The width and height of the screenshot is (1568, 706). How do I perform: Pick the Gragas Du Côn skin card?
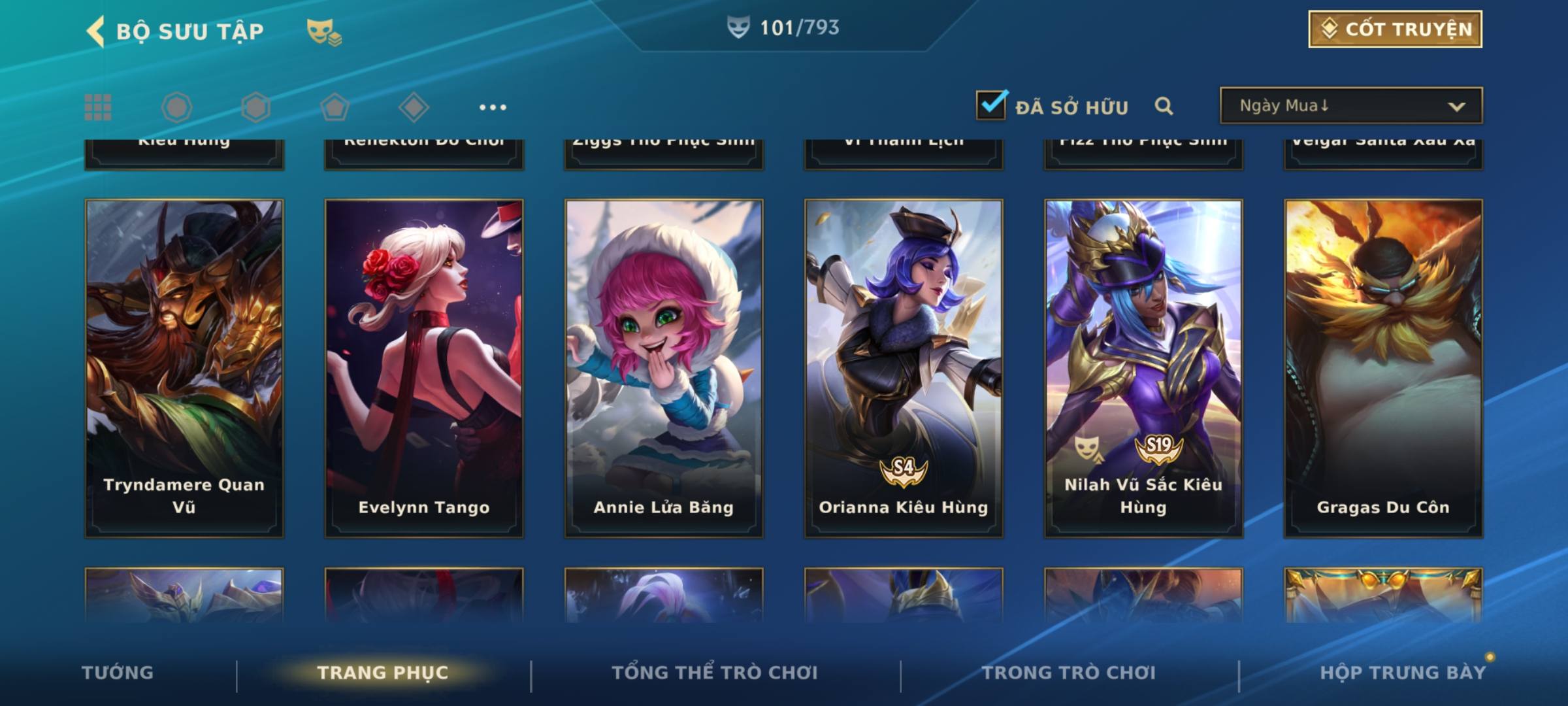pyautogui.click(x=1383, y=368)
